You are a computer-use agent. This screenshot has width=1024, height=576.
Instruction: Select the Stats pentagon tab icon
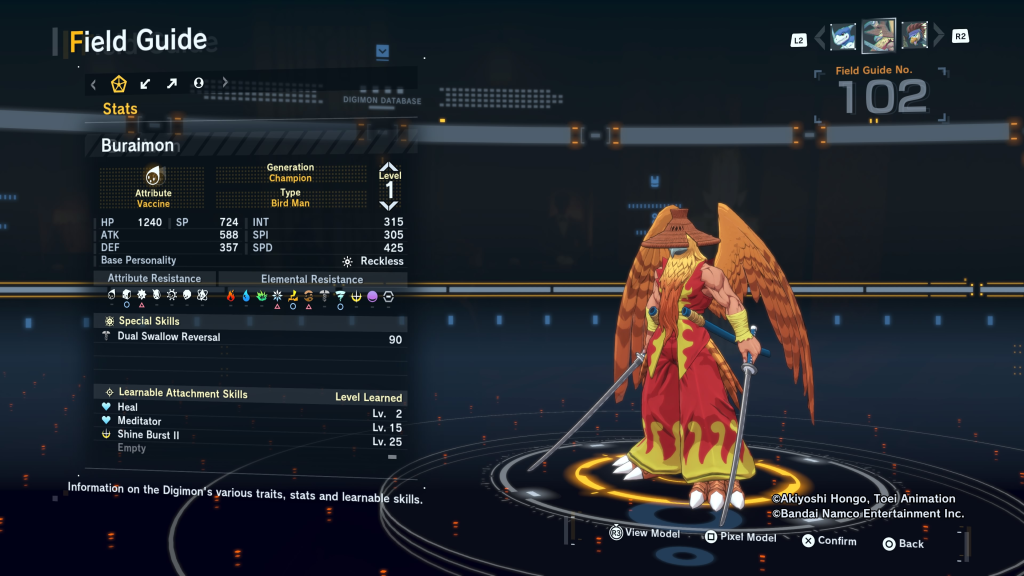point(119,84)
